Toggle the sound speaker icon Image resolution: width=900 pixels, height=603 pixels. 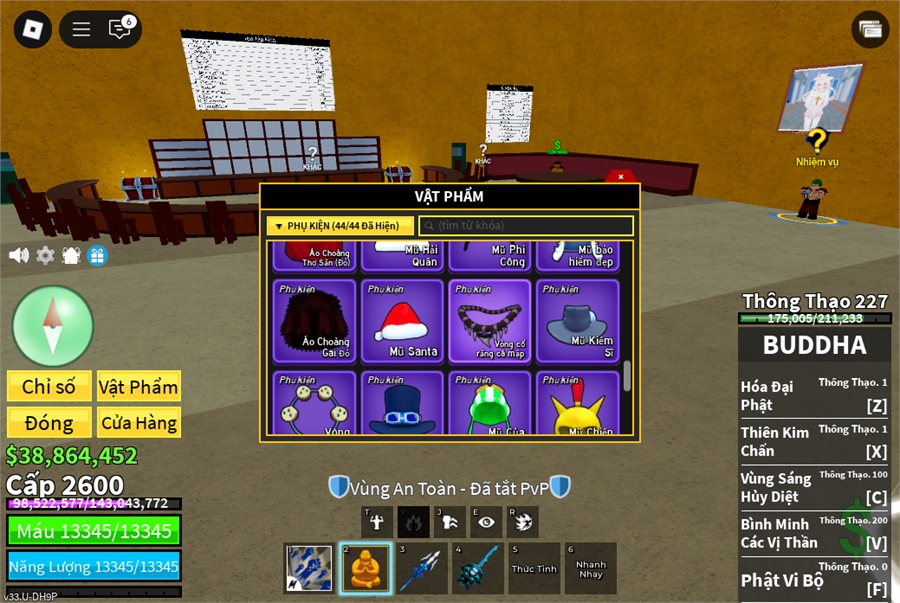pos(18,255)
